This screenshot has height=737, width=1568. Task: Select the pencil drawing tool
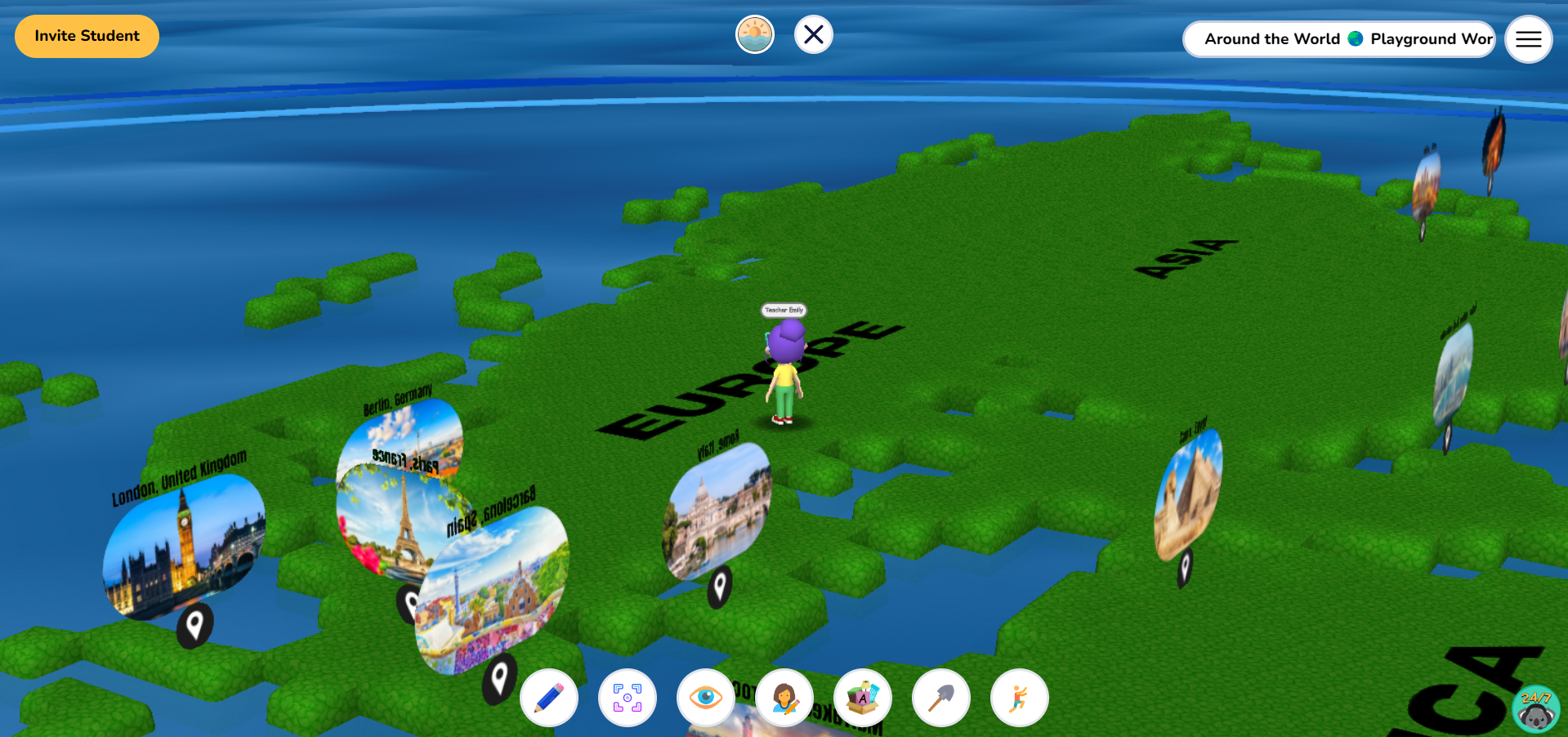pyautogui.click(x=549, y=698)
